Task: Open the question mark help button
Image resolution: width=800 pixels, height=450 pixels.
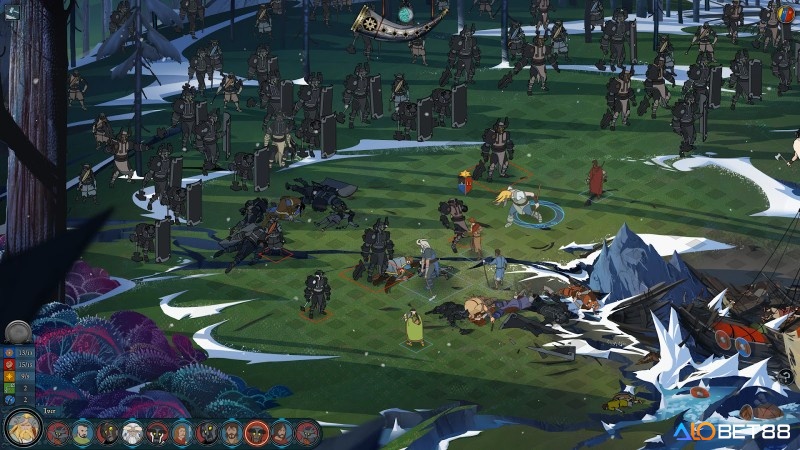Action: 786,376
